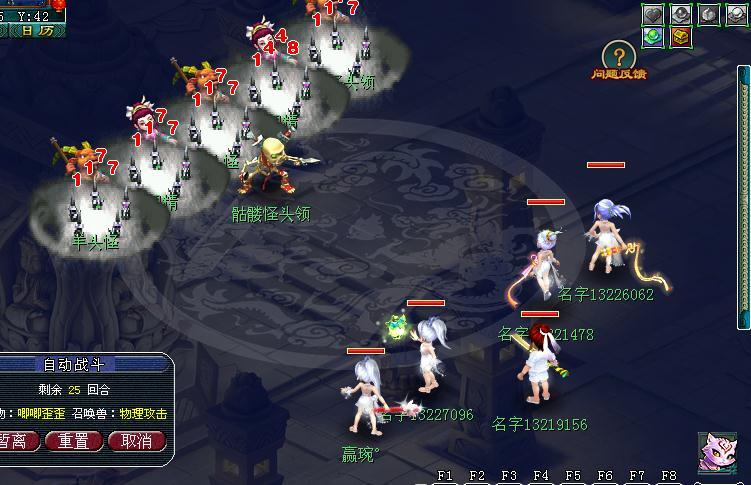Click the 暂离 button
751x485 pixels.
pyautogui.click(x=17, y=441)
